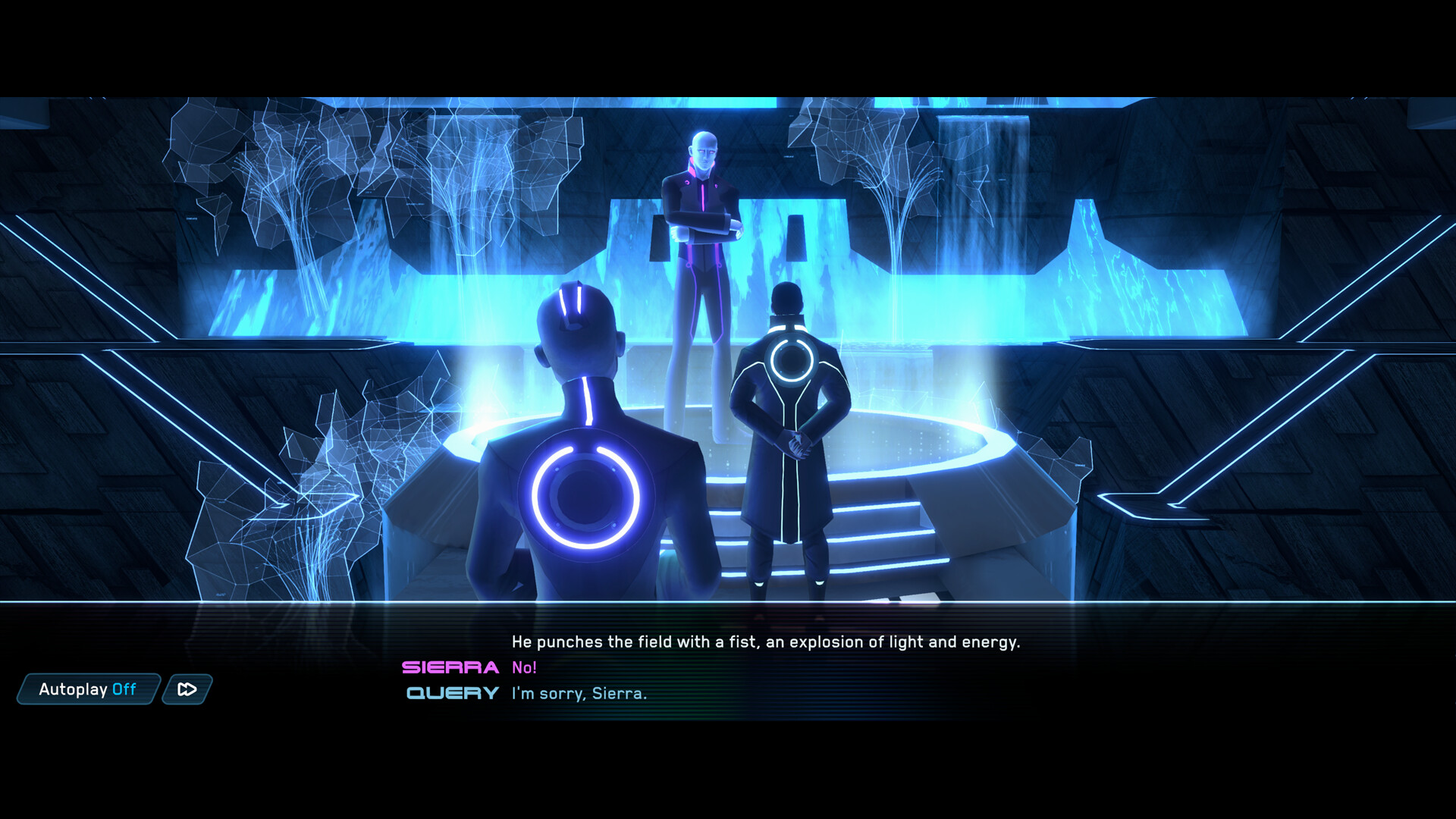Click the double-triangle arrow inside the skip button
The height and width of the screenshot is (819, 1456).
pos(185,690)
